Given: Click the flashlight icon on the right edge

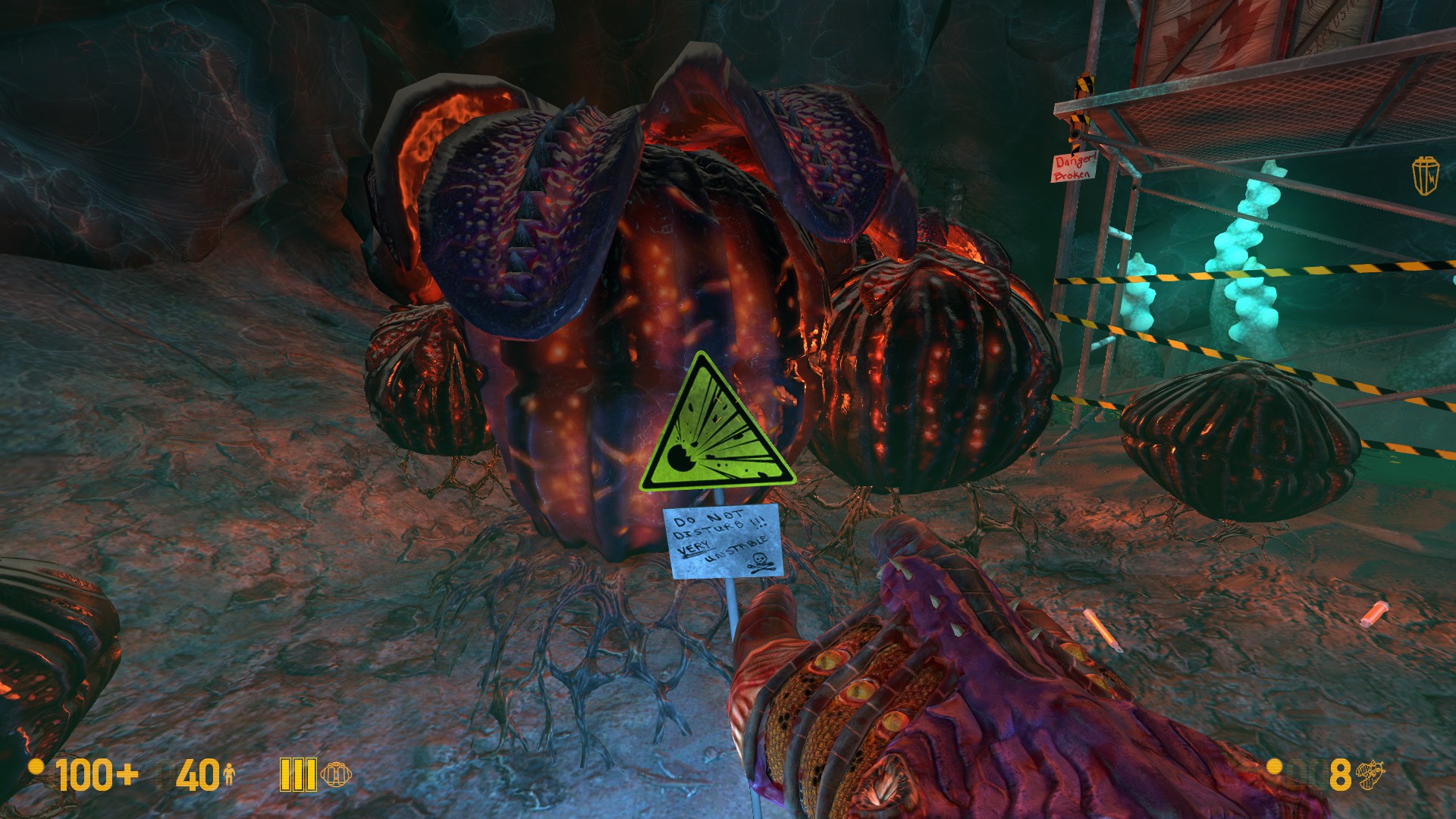Looking at the screenshot, I should (x=1425, y=176).
